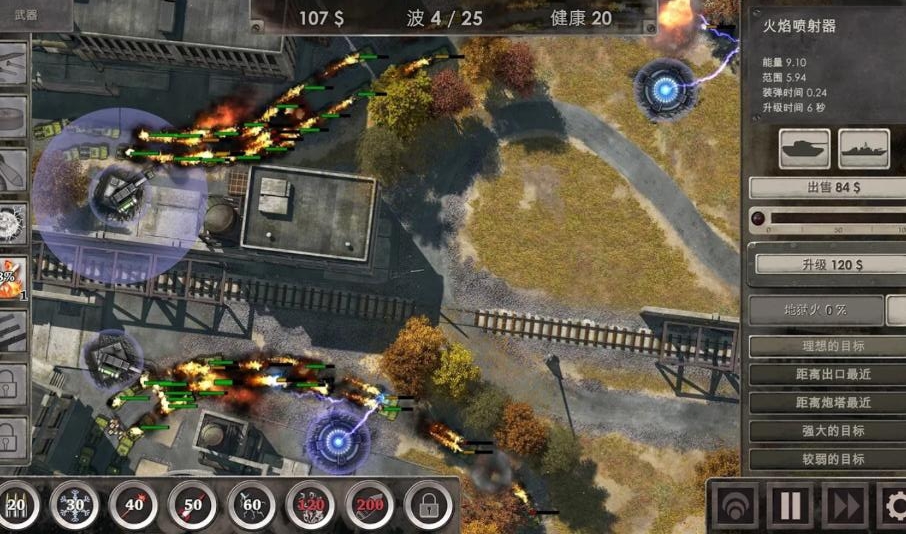Sell the flamethrower for 84 $
Screen dimensions: 906x534
coord(826,187)
